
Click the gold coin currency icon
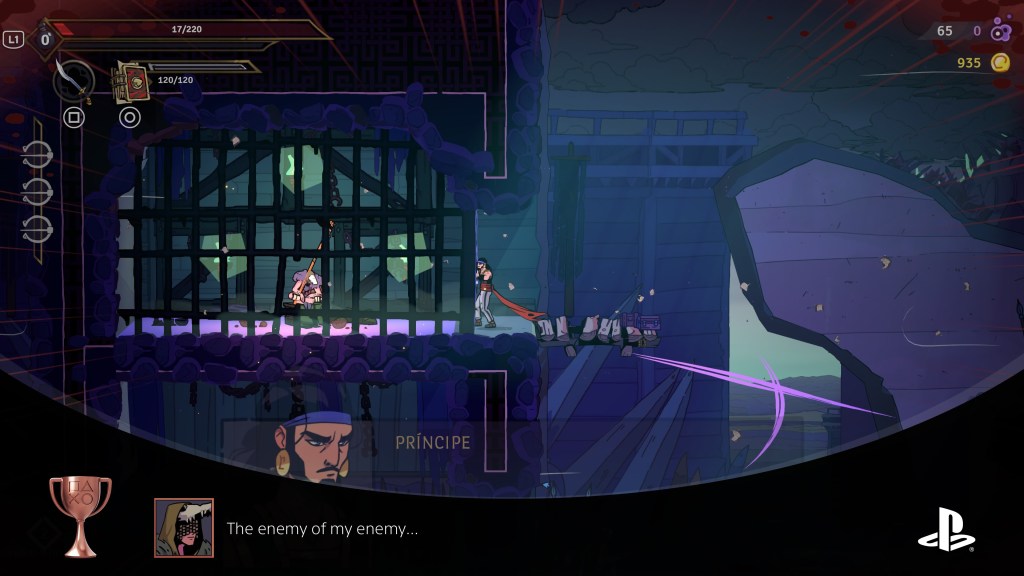point(1000,63)
